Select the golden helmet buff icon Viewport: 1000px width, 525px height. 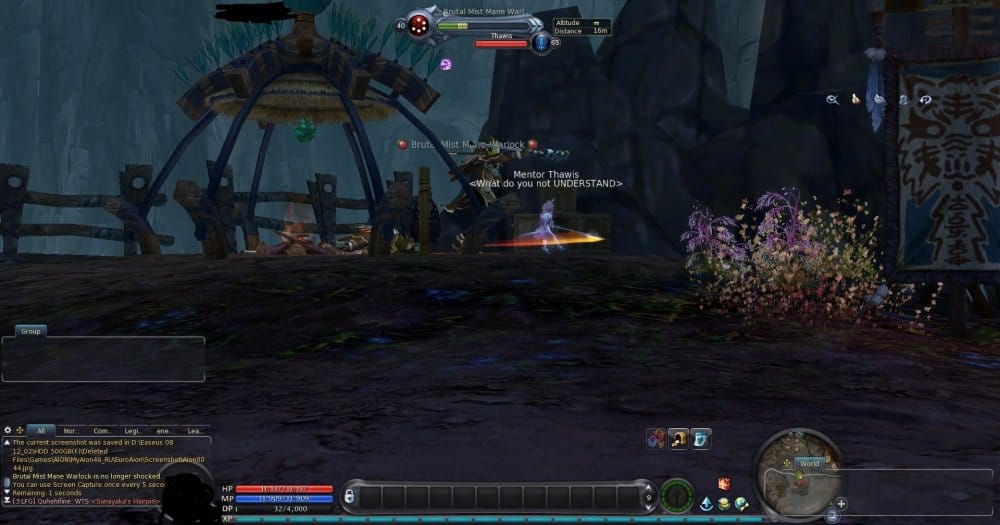[679, 438]
